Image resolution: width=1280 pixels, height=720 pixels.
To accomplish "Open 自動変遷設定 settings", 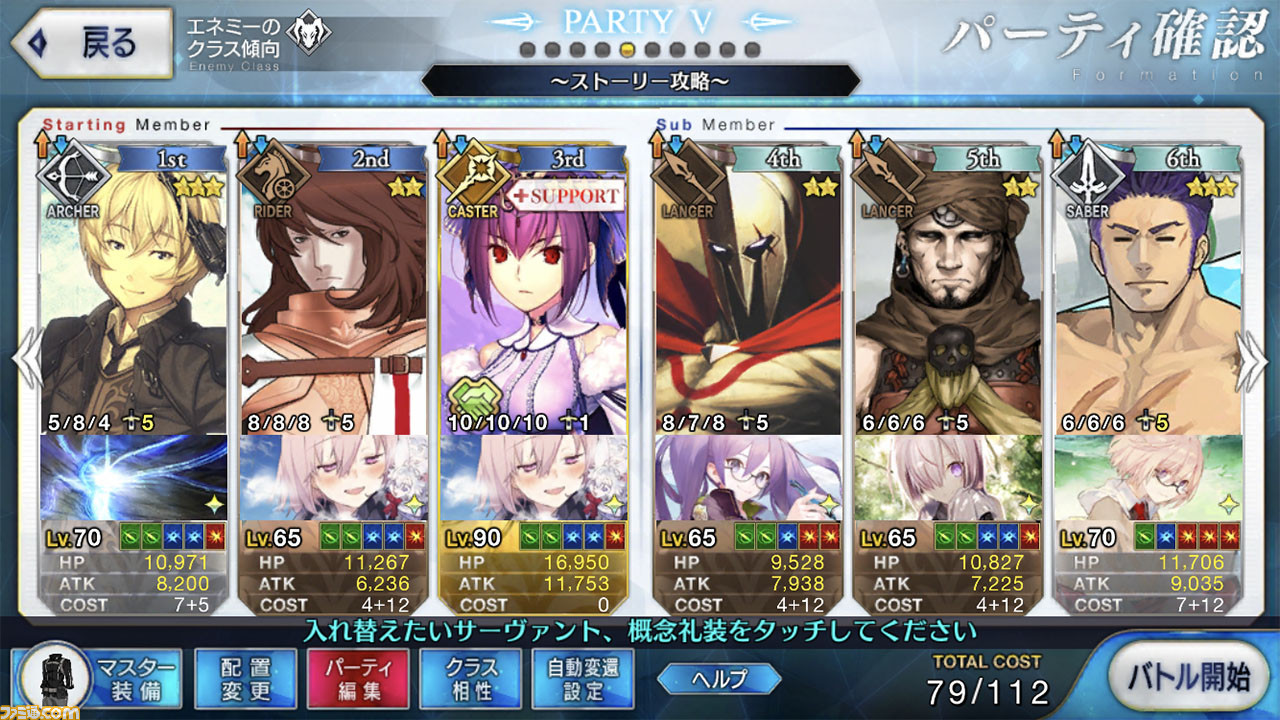I will click(584, 679).
